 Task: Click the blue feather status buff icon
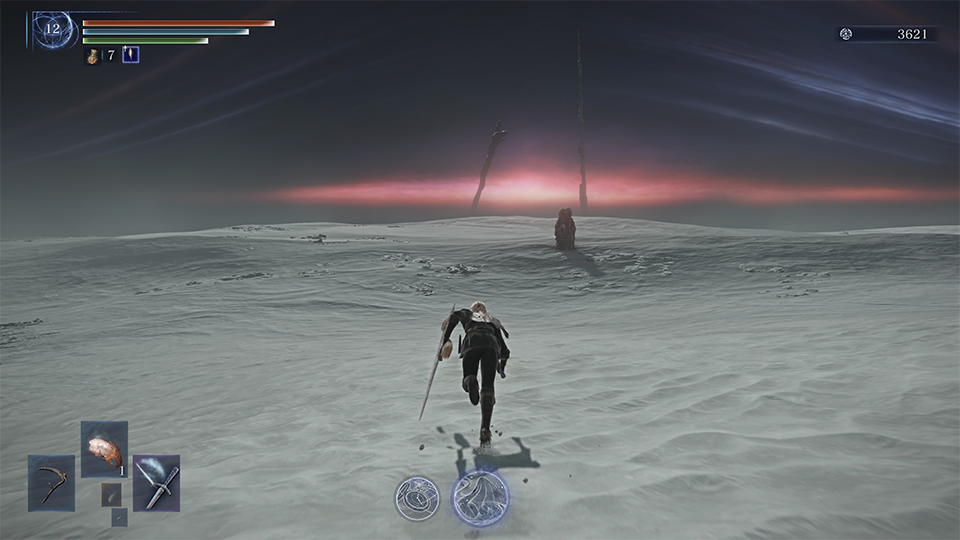click(130, 55)
